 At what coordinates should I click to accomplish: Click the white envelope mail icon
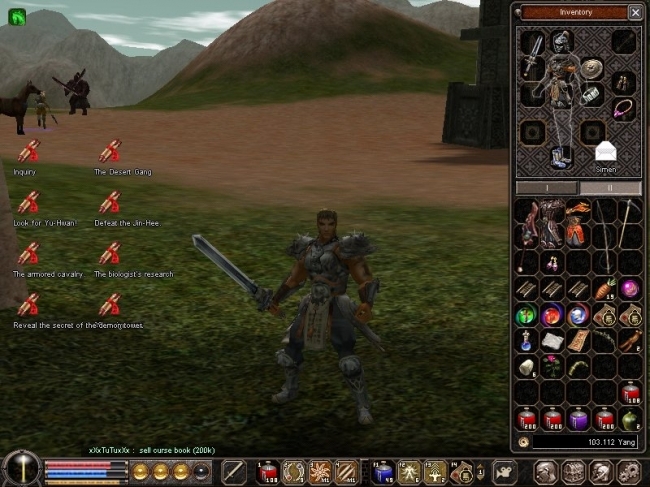click(605, 151)
